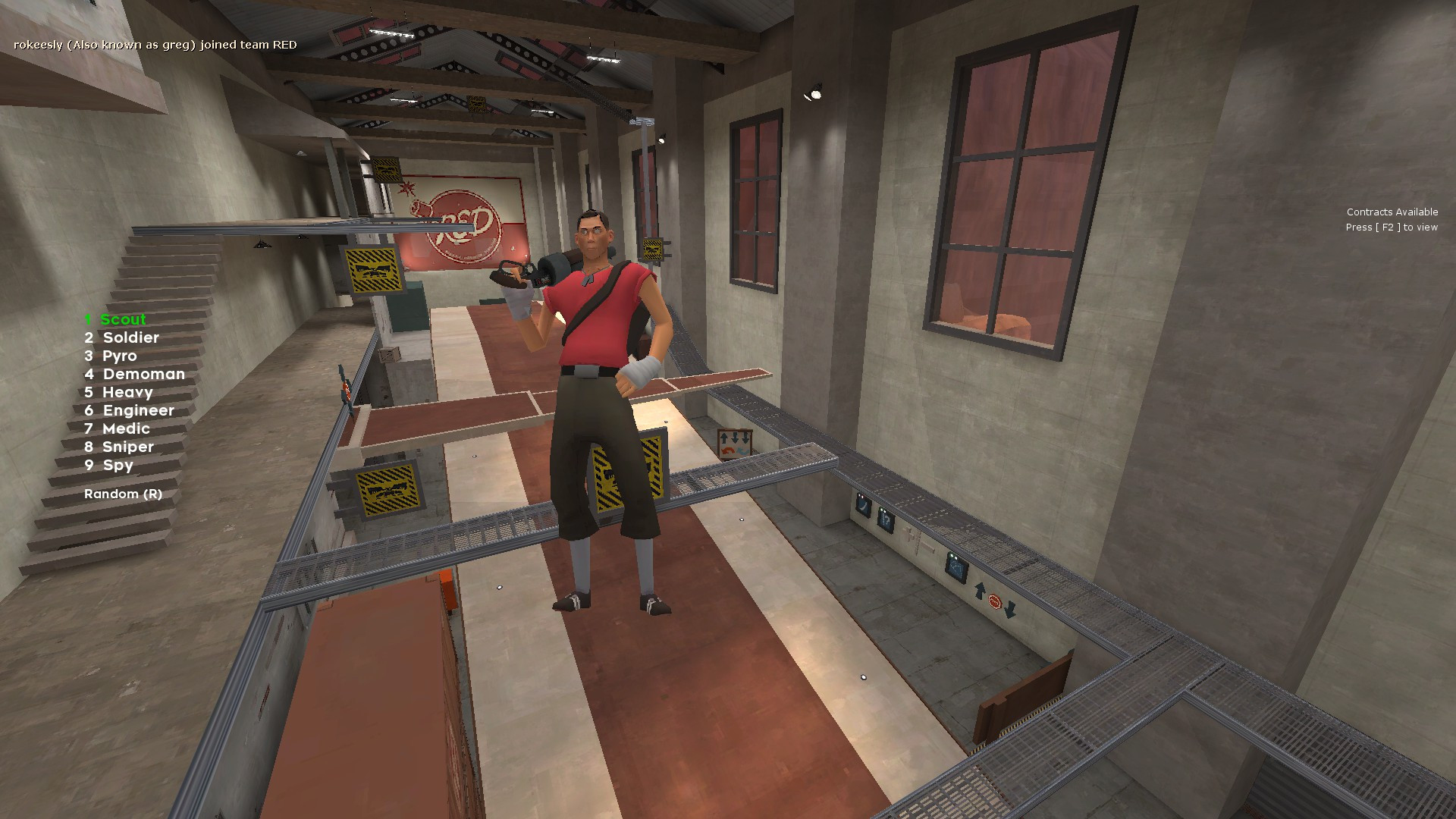Select the Soldier class

[x=131, y=337]
